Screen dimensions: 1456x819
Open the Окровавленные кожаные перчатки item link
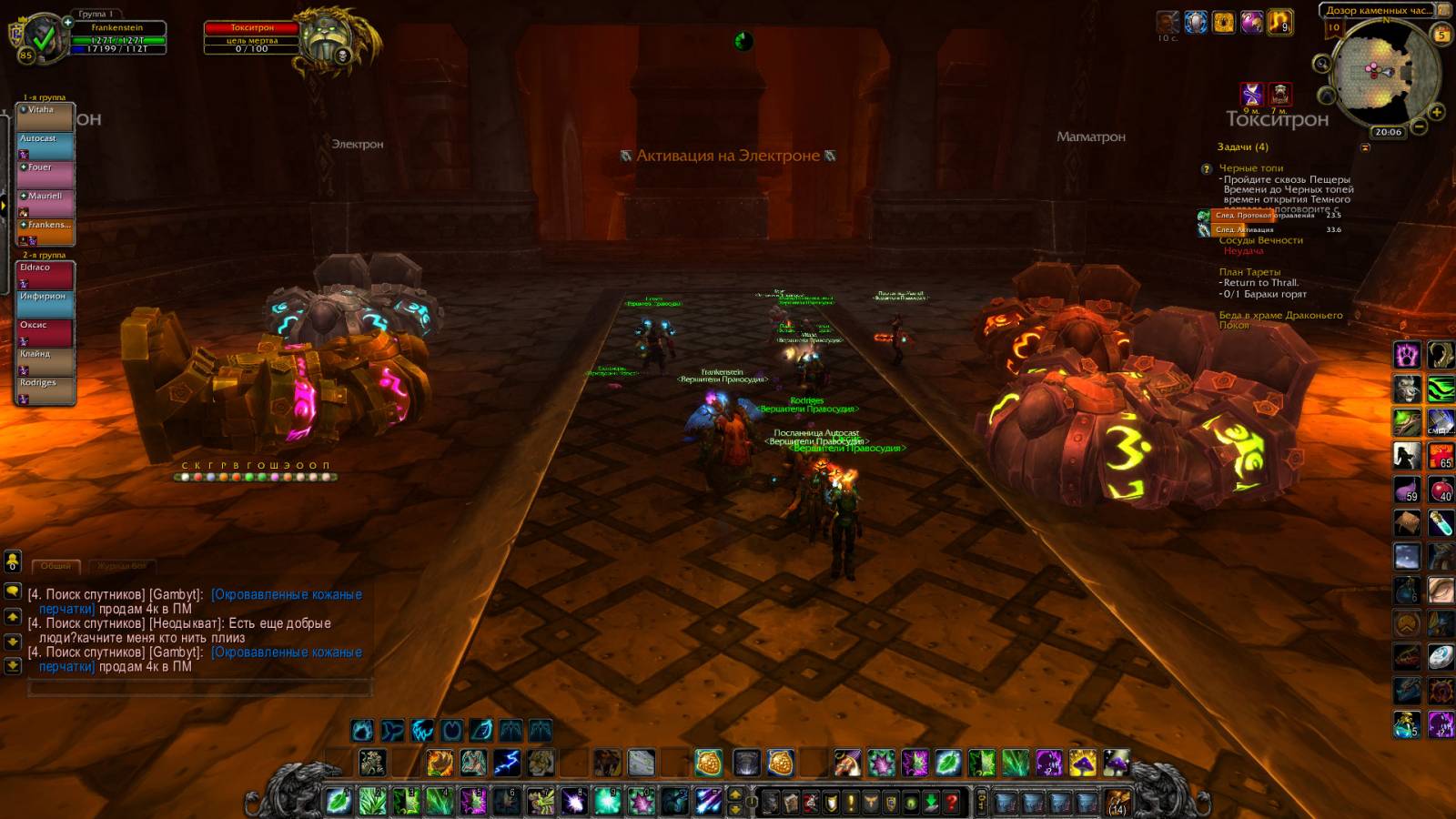(x=286, y=594)
